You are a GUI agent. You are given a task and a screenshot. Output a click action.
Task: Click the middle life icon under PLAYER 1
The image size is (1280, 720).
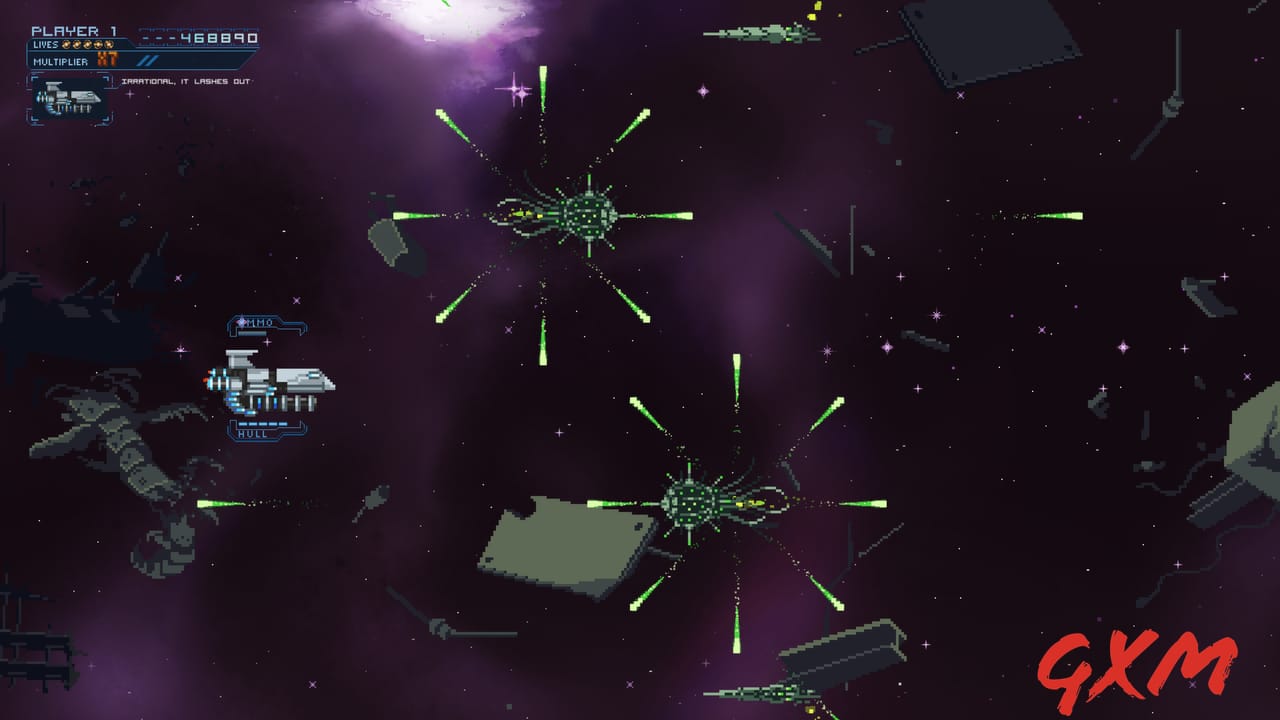pyautogui.click(x=87, y=45)
